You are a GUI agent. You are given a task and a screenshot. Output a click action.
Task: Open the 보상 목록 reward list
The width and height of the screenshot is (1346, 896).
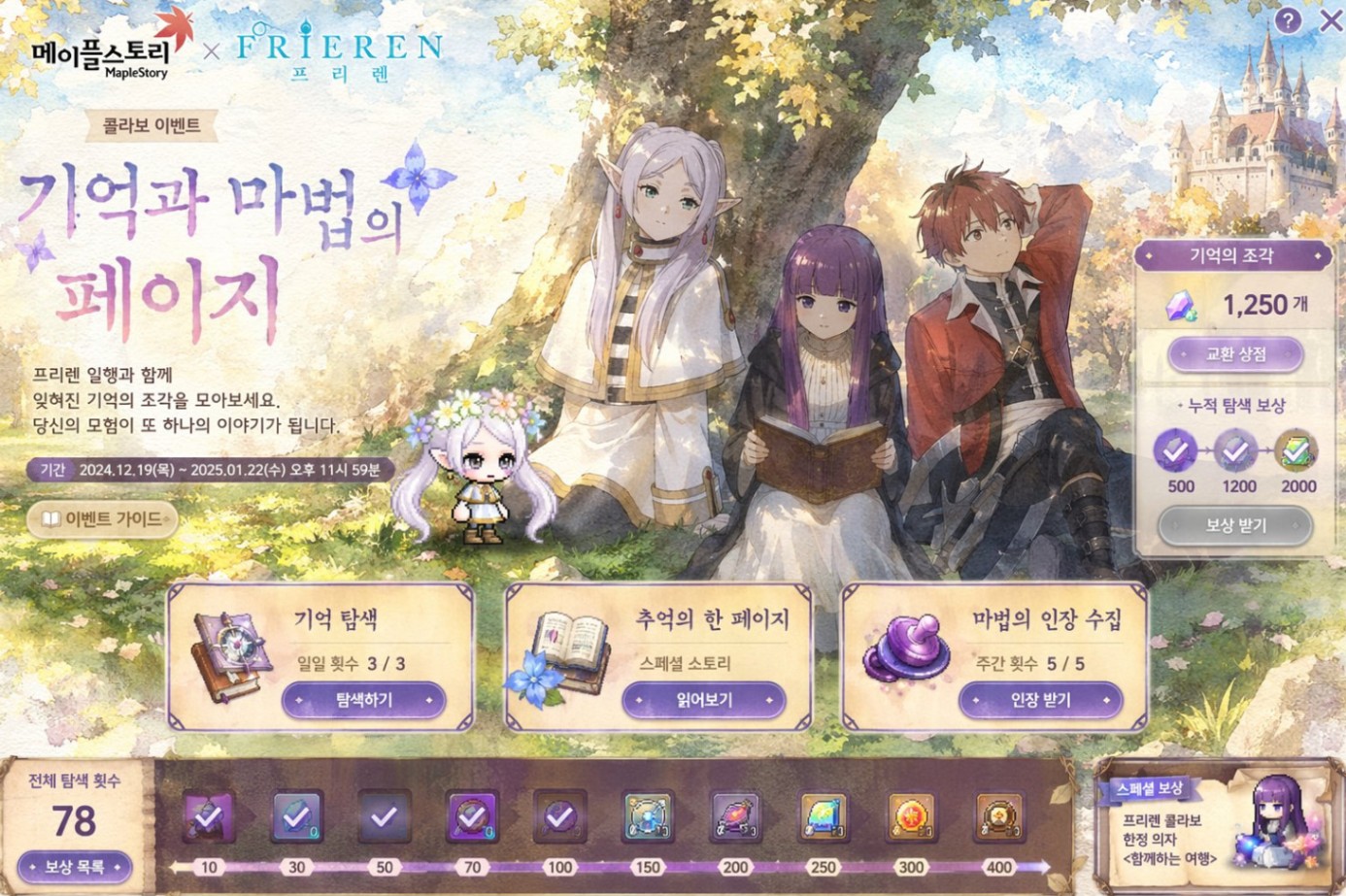74,866
